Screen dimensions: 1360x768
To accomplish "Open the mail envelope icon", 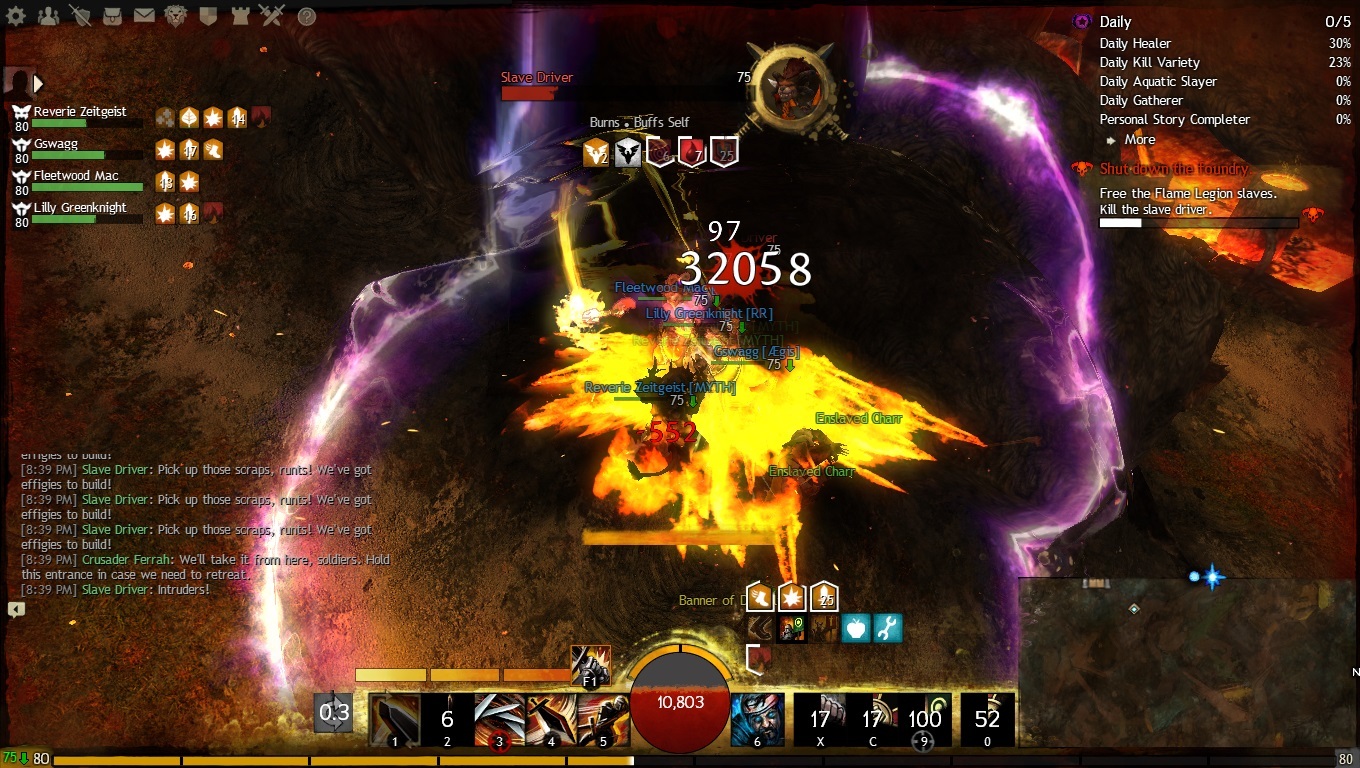I will tap(144, 16).
